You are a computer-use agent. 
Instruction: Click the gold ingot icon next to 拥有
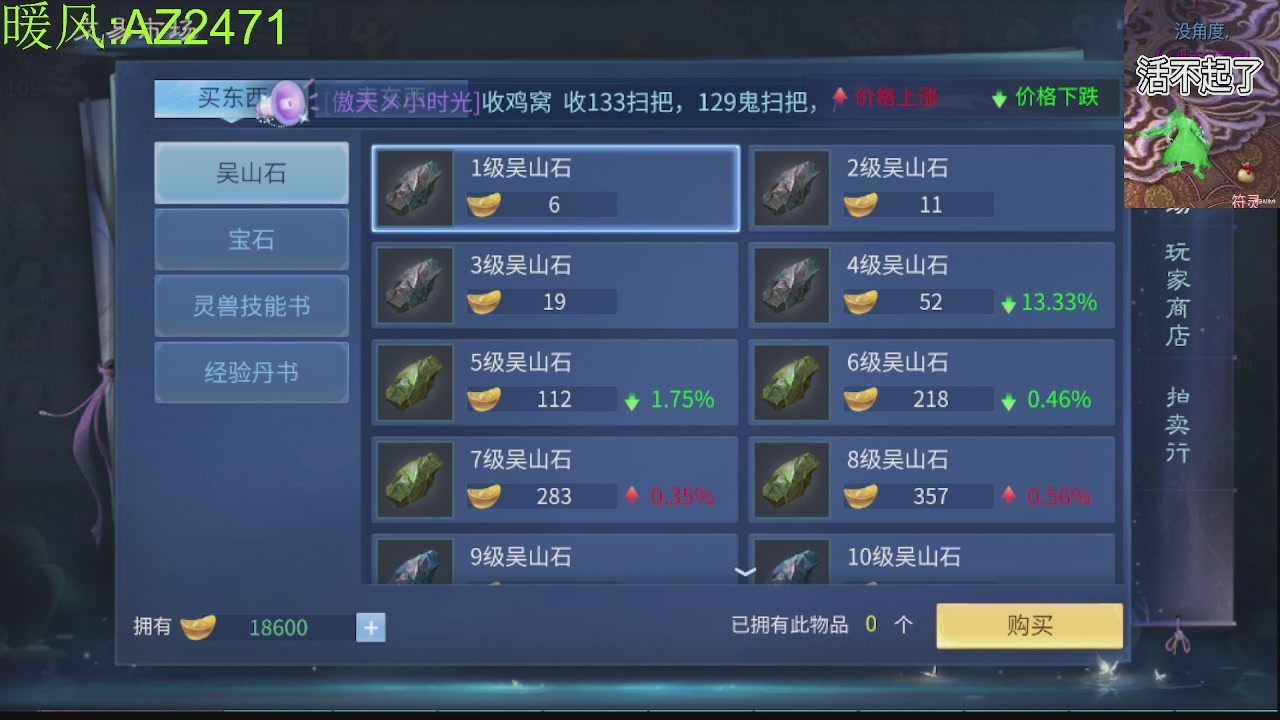(x=199, y=627)
